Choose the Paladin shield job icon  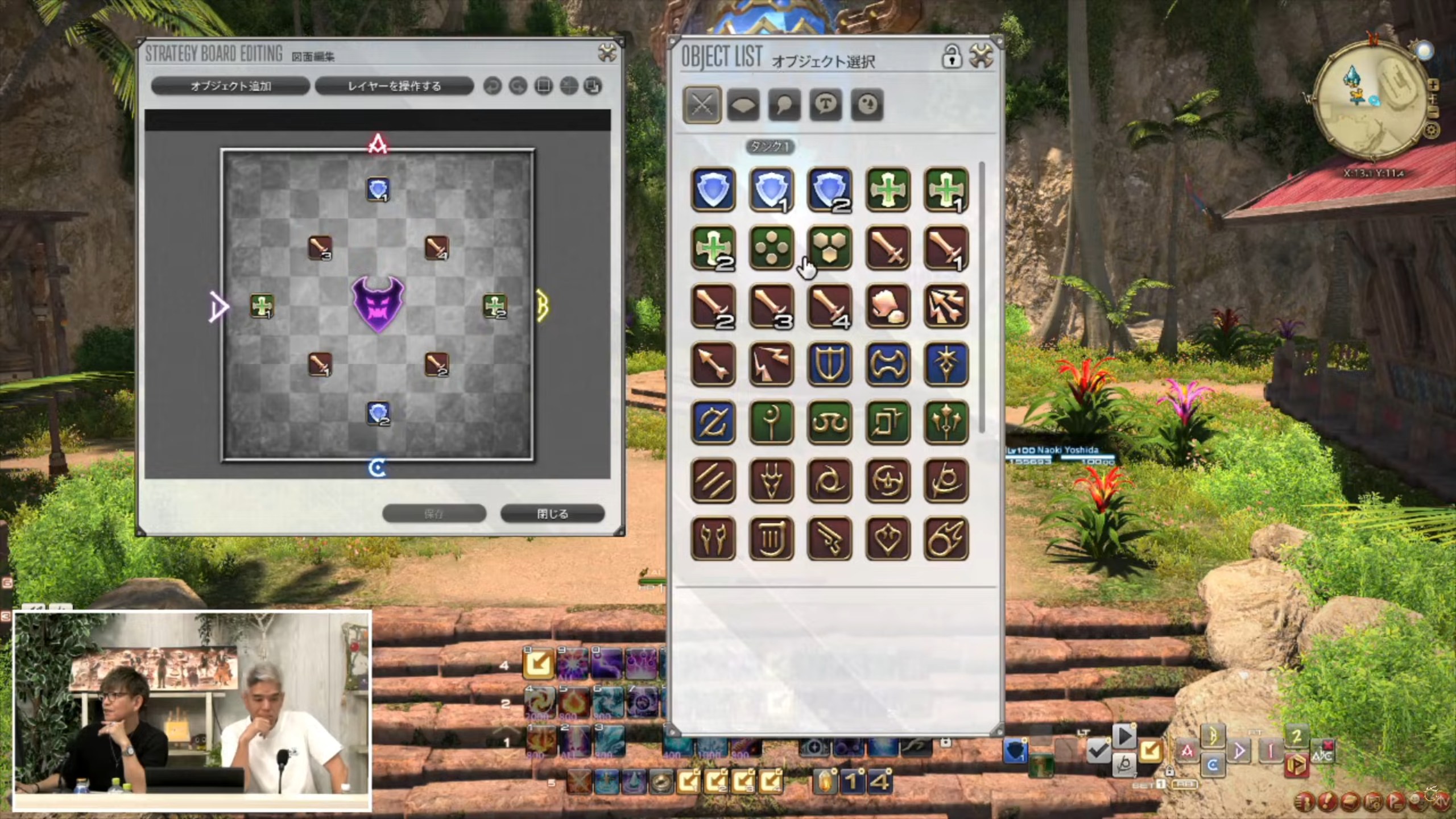click(829, 365)
